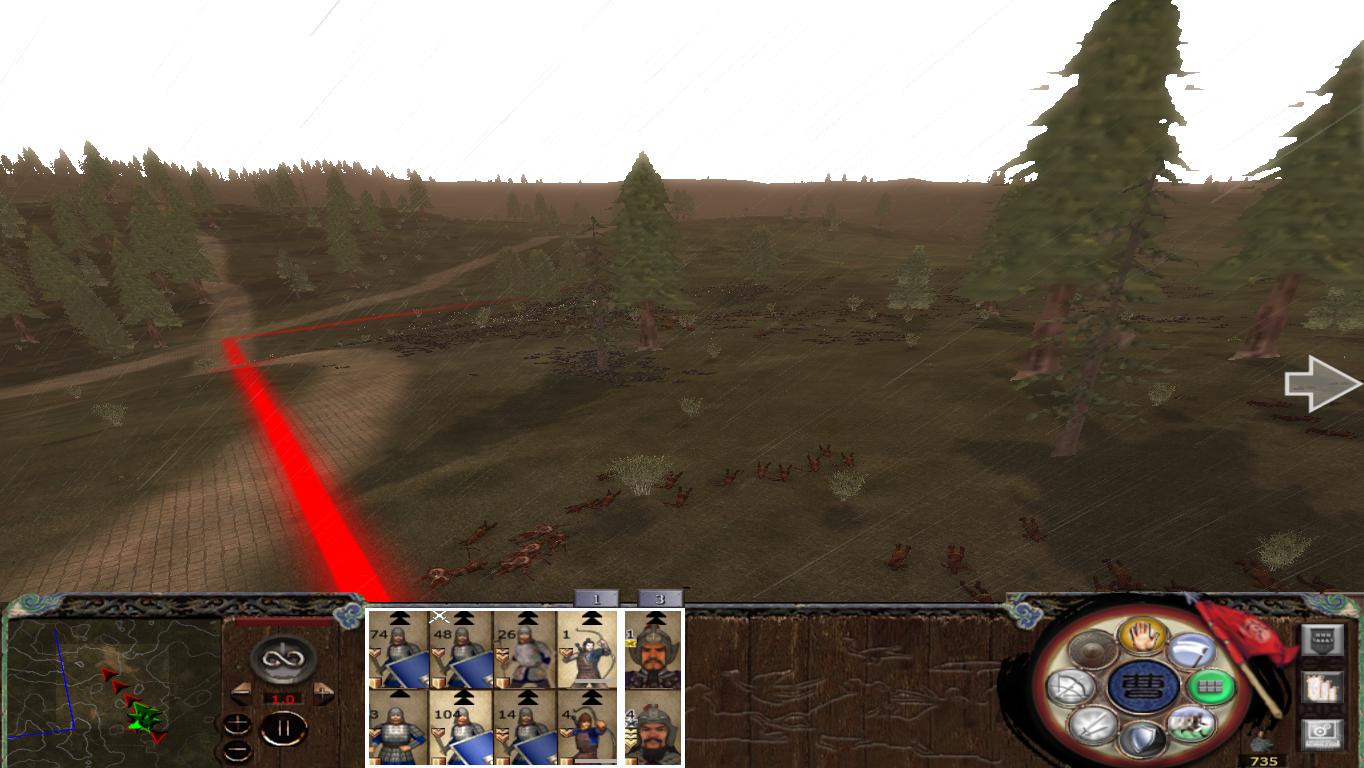The height and width of the screenshot is (768, 1364).
Task: Pause the battle with the pause button
Action: [x=284, y=729]
